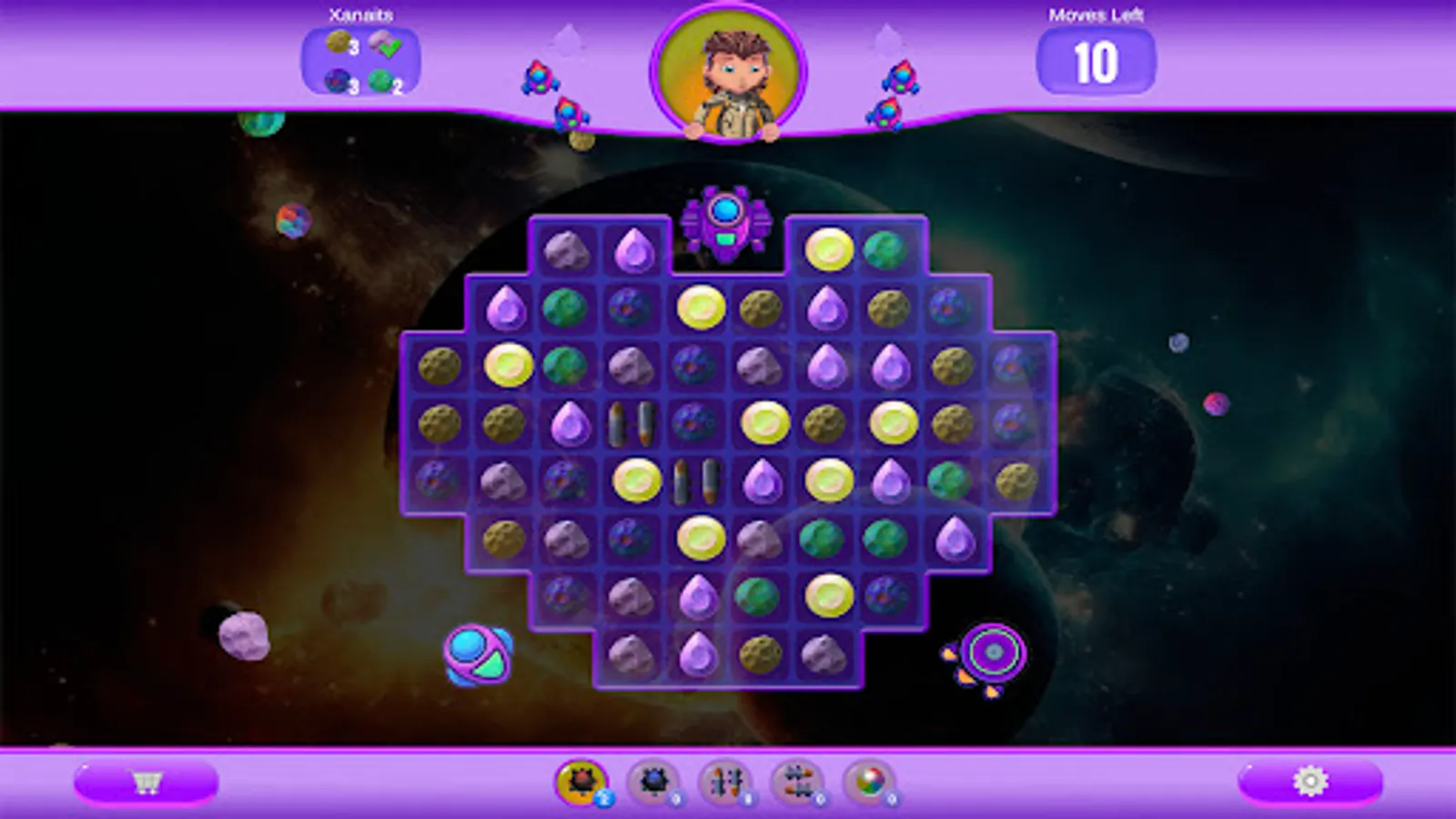
Task: Click the character avatar portrait at top center
Action: (728, 73)
